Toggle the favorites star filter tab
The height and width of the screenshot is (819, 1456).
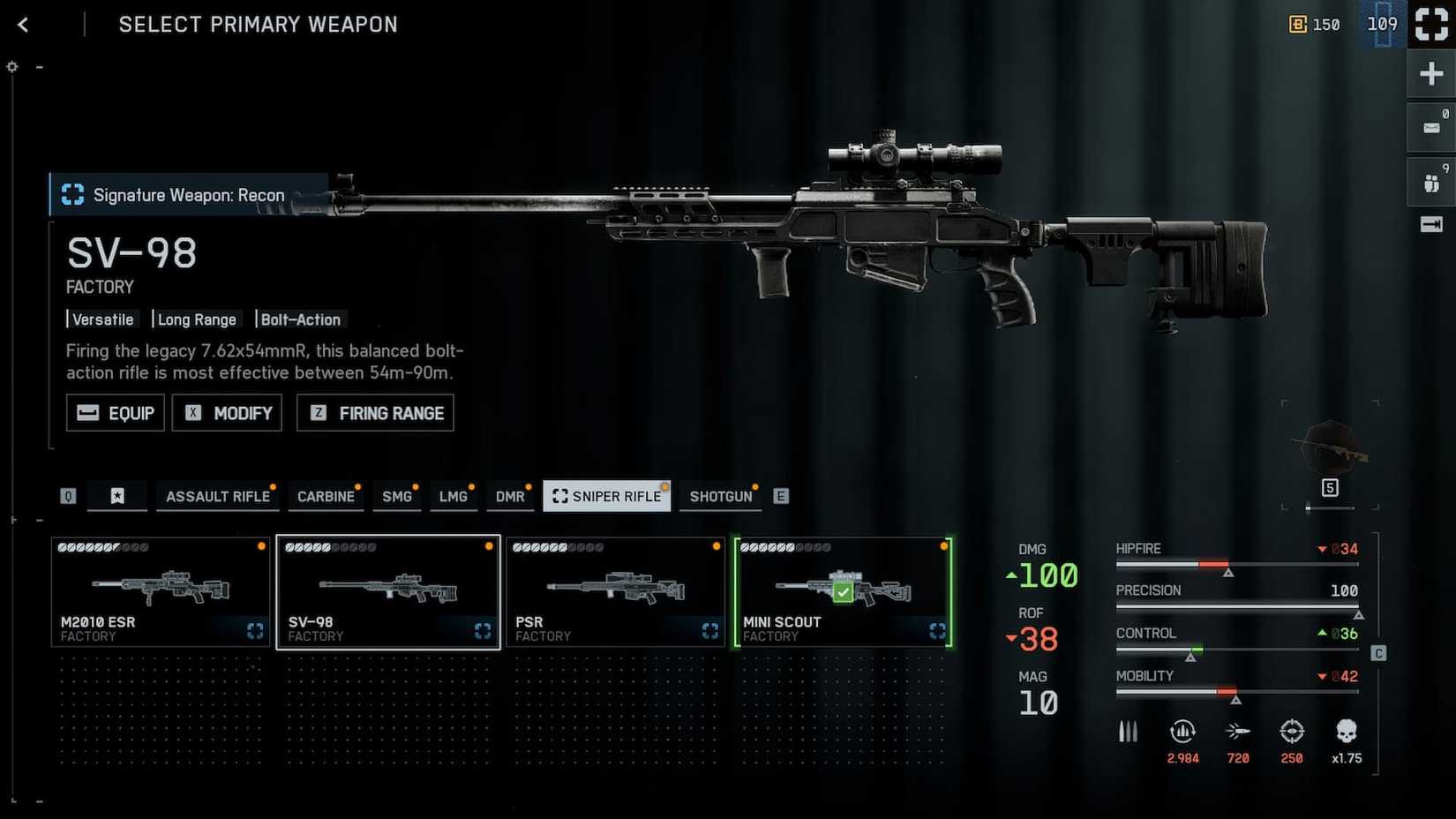click(117, 496)
